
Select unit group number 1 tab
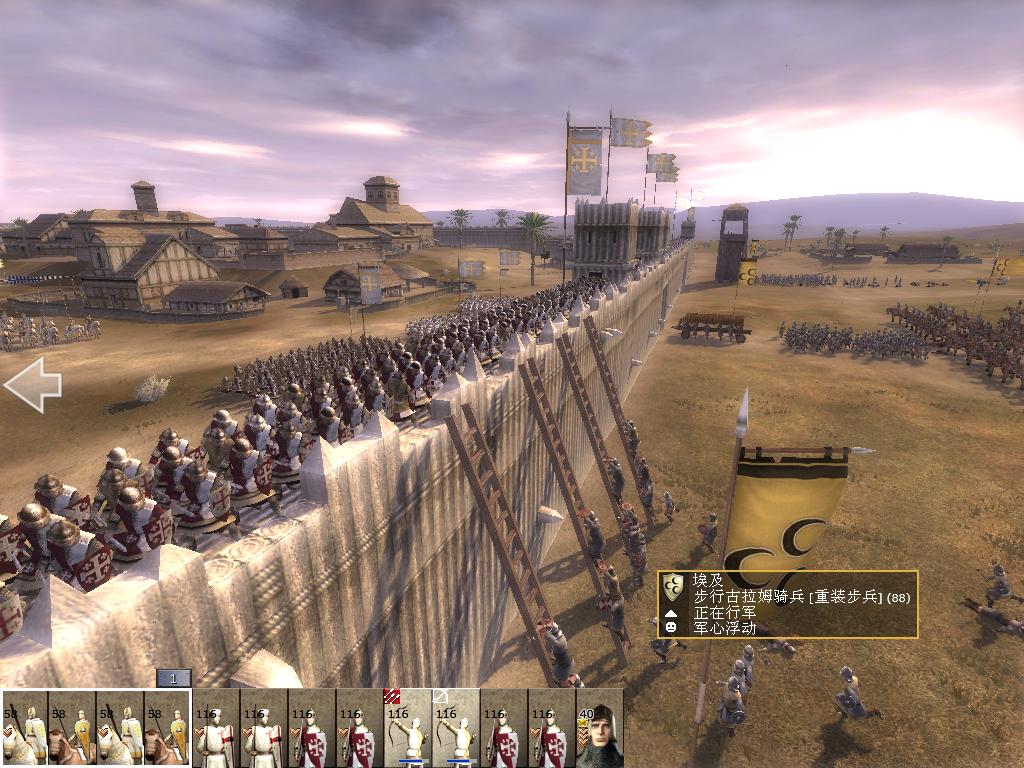tap(173, 679)
